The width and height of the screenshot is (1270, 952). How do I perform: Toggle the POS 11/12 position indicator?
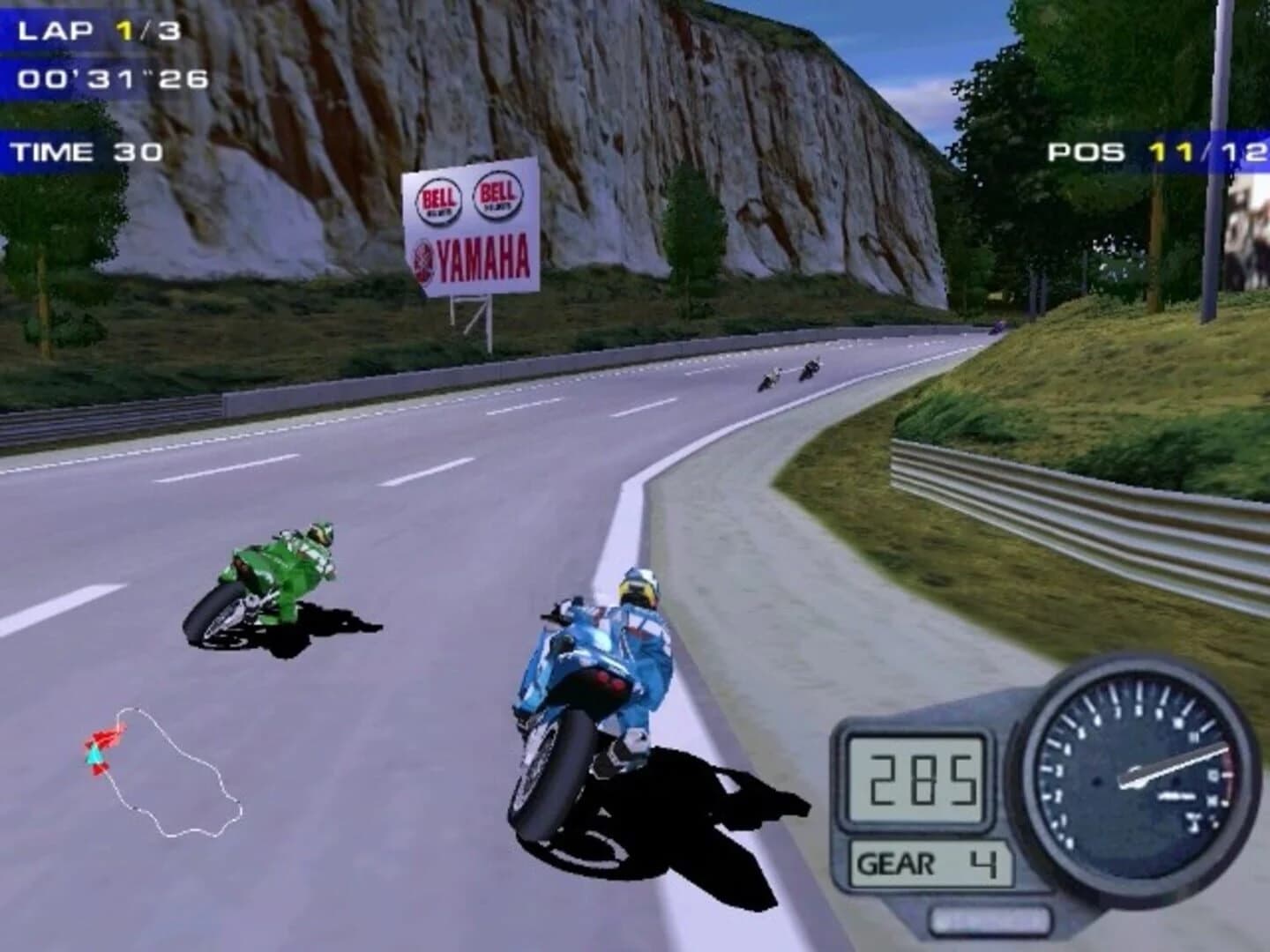point(1151,152)
